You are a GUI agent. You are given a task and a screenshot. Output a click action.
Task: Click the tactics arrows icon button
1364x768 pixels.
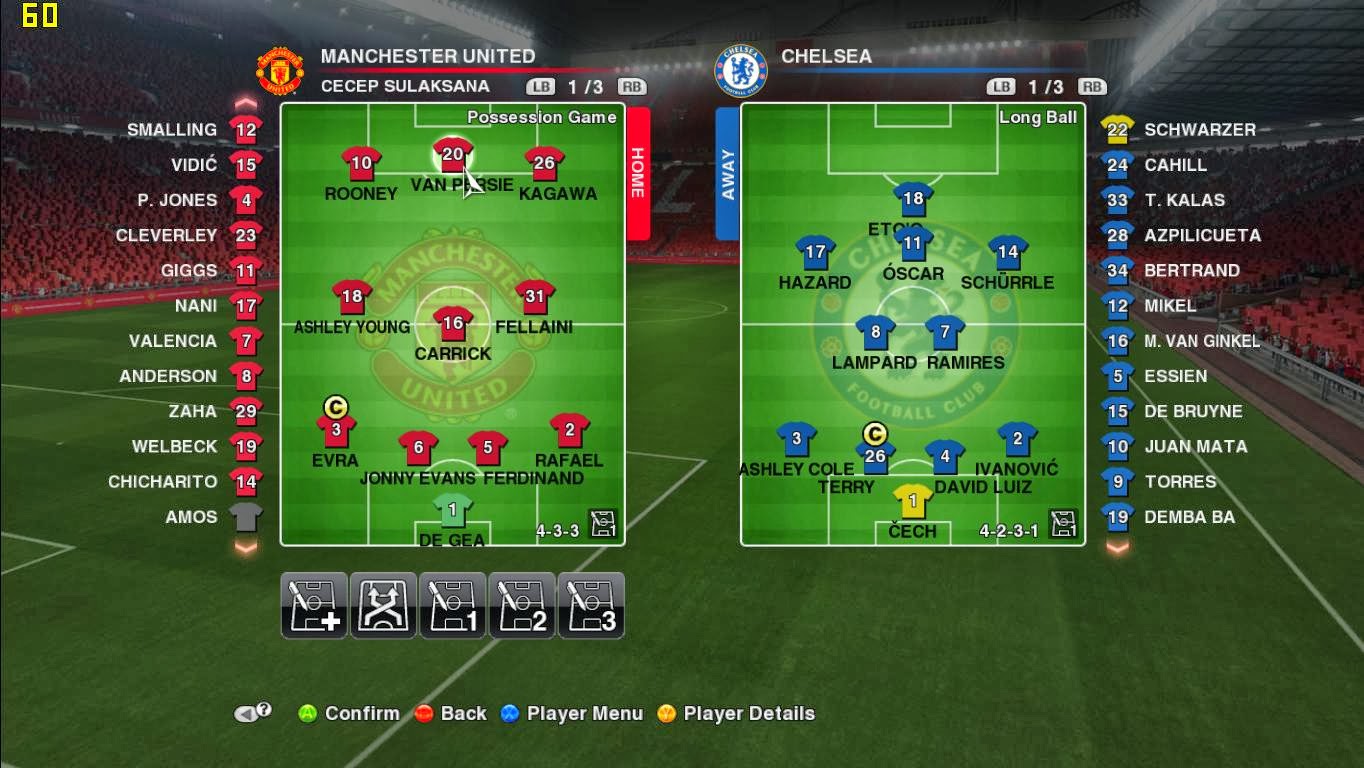pyautogui.click(x=383, y=606)
